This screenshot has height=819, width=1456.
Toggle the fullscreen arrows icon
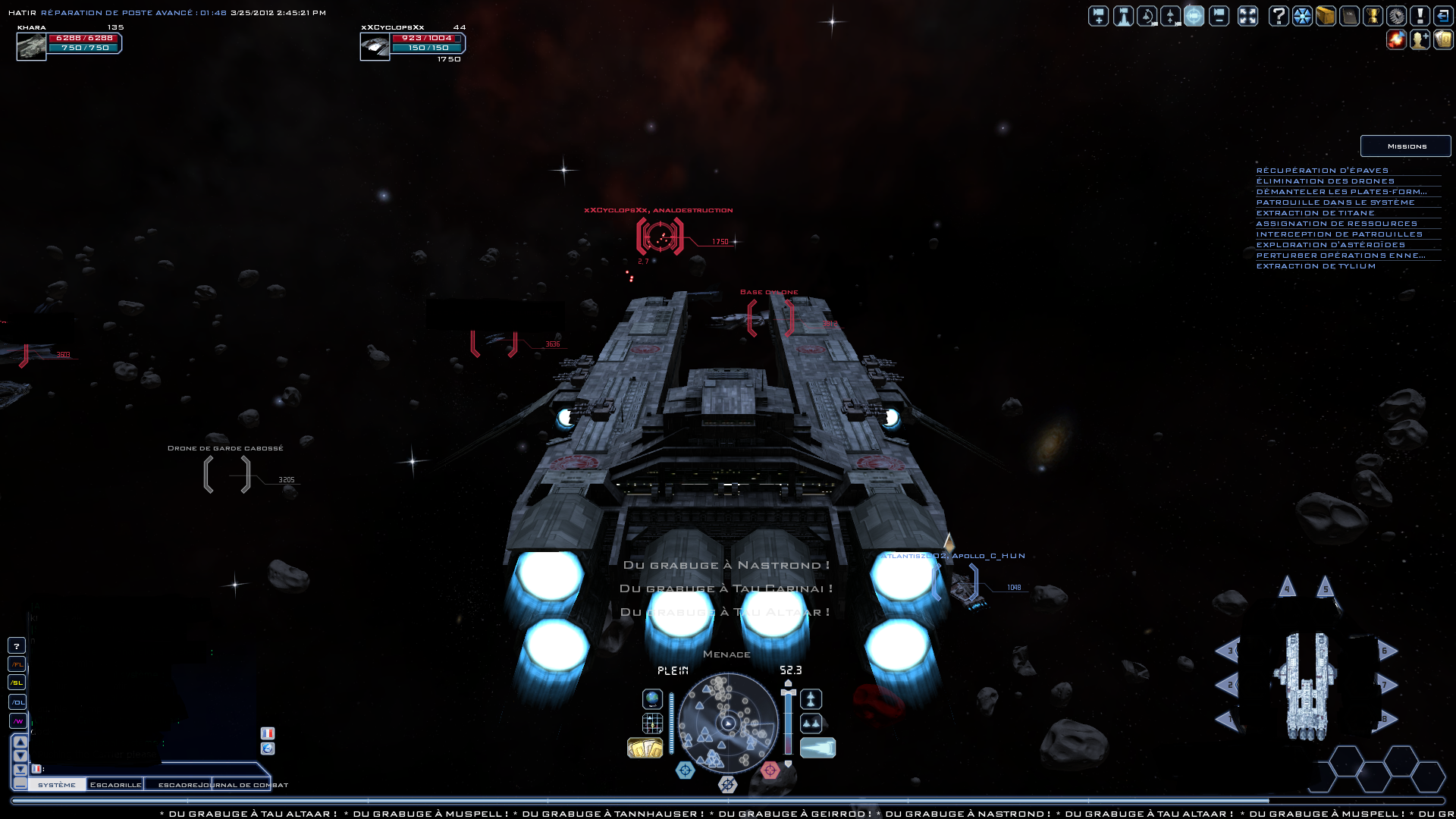tap(1247, 16)
